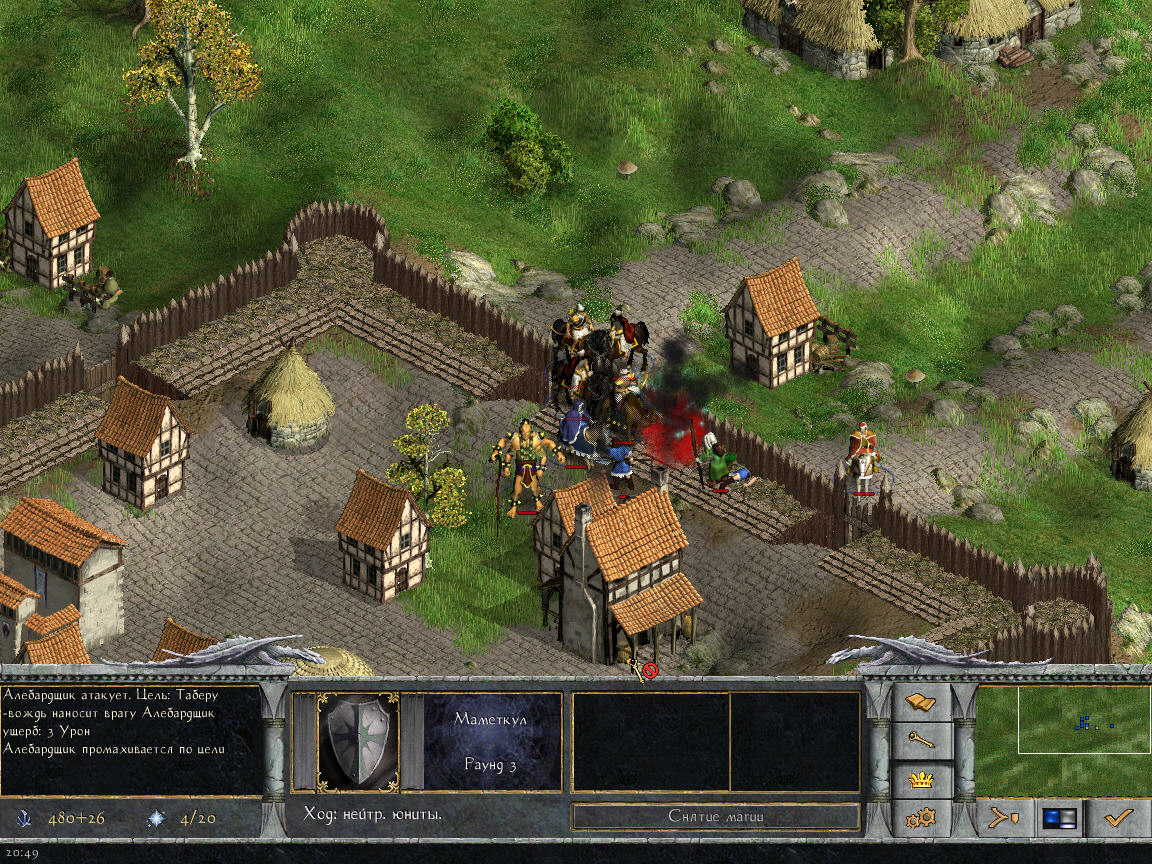1152x864 pixels.
Task: Click the 'Снятие магии' spell button
Action: (716, 817)
